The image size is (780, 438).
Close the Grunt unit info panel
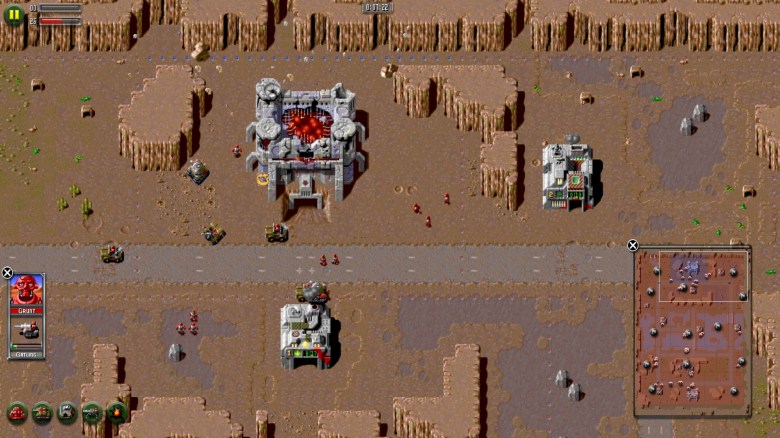pyautogui.click(x=7, y=273)
